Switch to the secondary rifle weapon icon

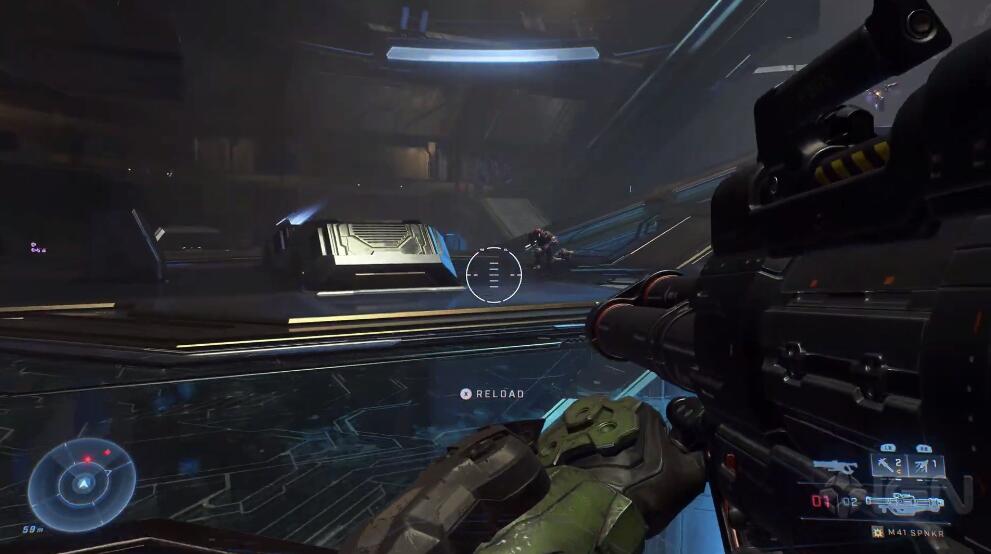835,467
